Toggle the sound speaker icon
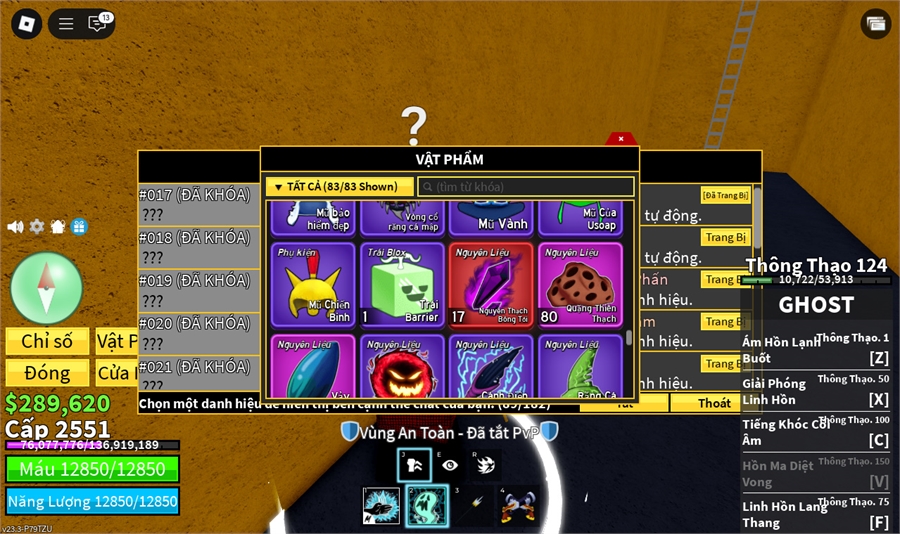The image size is (900, 534). (x=15, y=227)
